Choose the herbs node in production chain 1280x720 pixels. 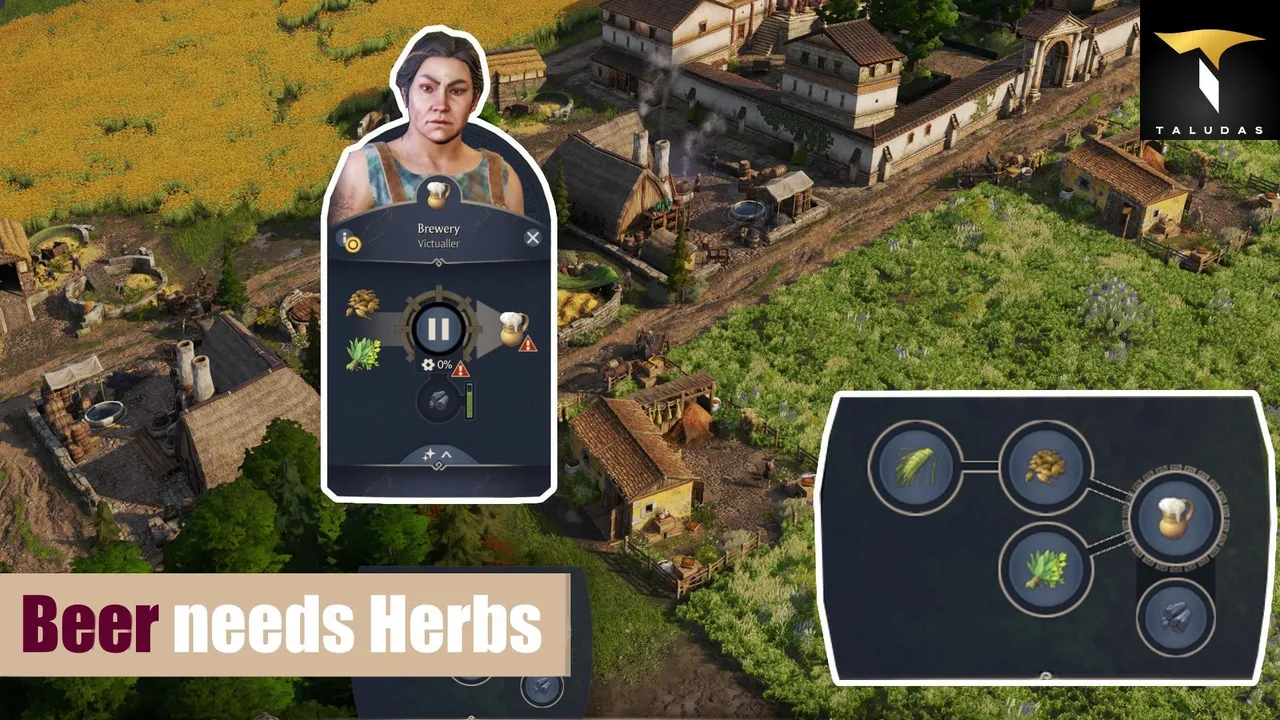click(x=1045, y=570)
